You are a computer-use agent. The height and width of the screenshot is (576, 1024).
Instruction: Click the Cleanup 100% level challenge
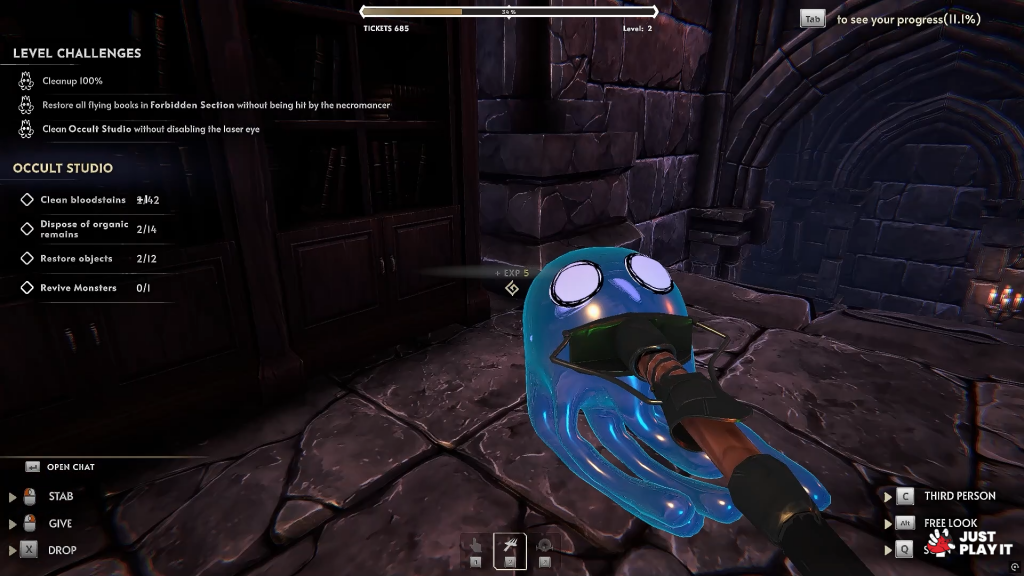click(72, 81)
